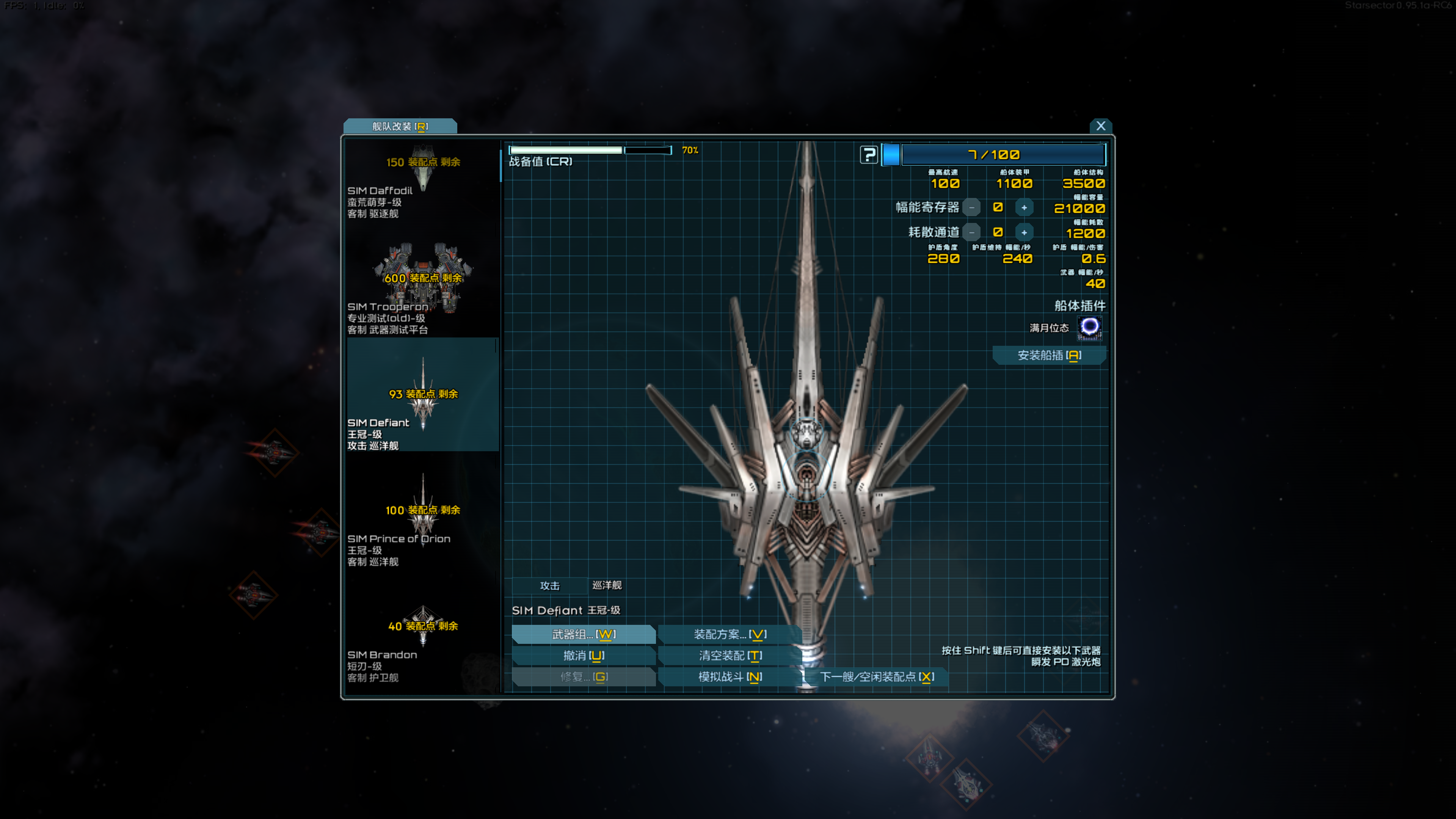
Task: Select the SIM Brandon frigate
Action: 422,639
